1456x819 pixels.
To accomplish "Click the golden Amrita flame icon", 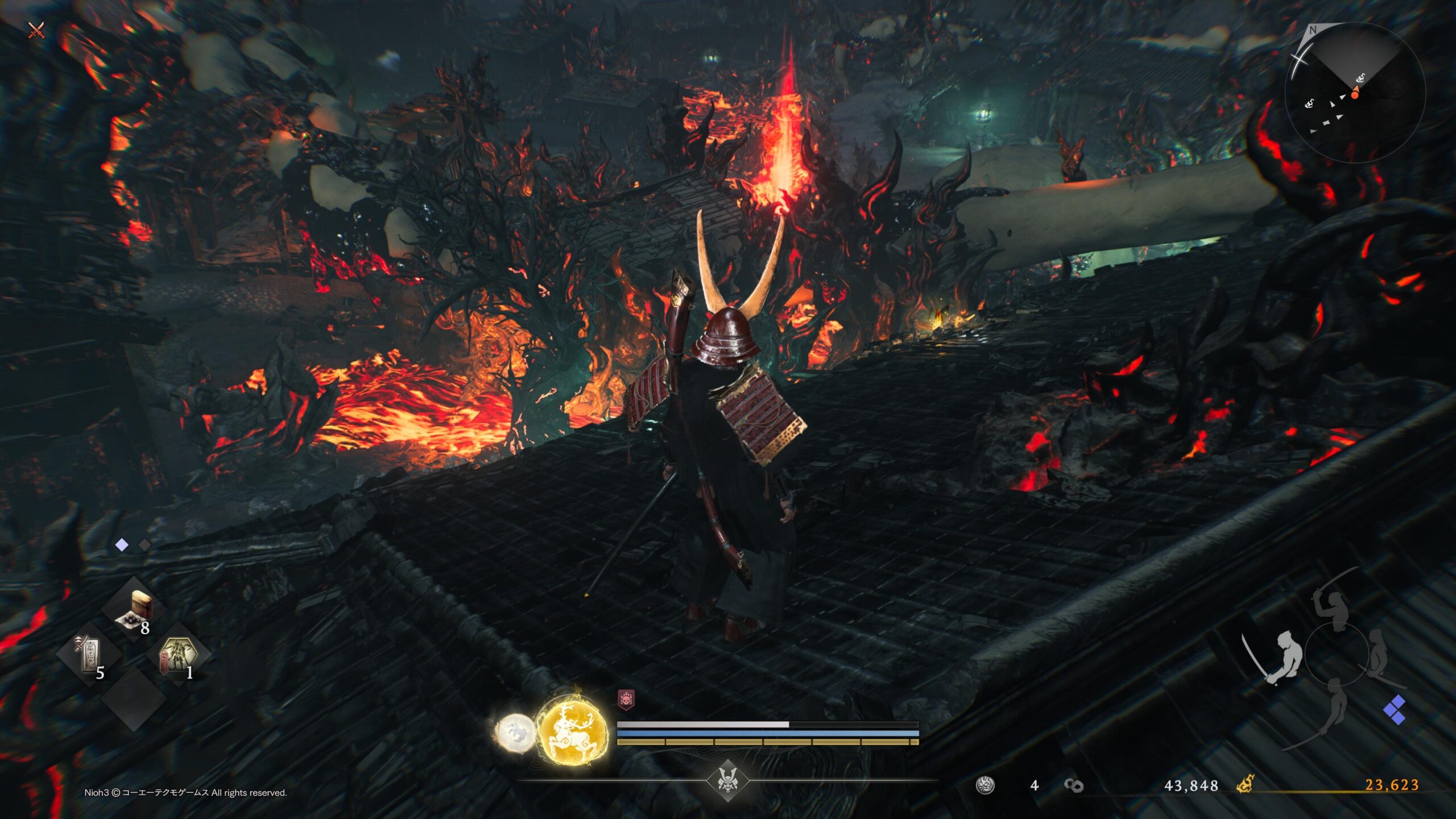I will (x=1245, y=785).
